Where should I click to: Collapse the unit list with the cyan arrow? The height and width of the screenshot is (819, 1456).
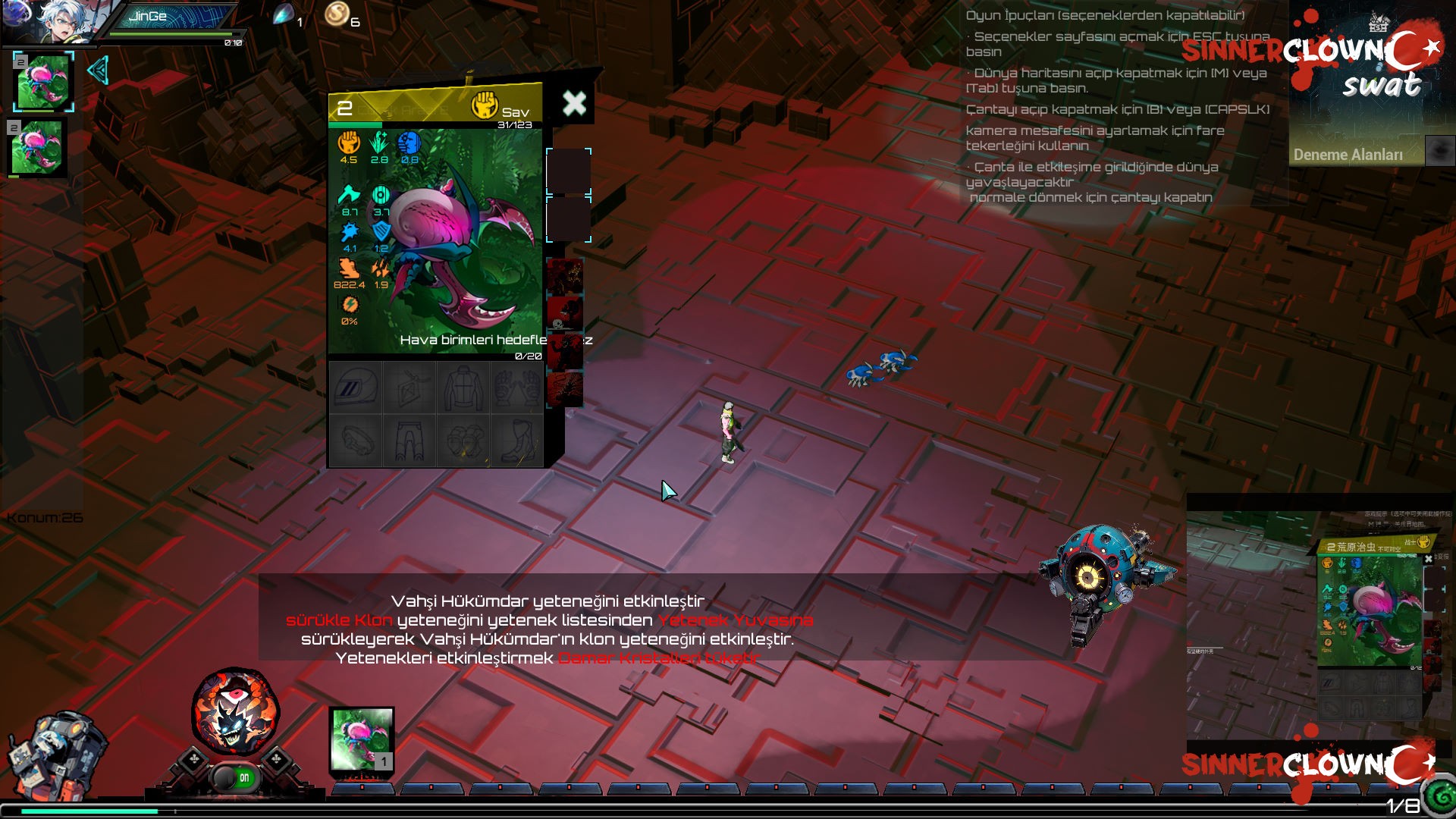click(98, 71)
